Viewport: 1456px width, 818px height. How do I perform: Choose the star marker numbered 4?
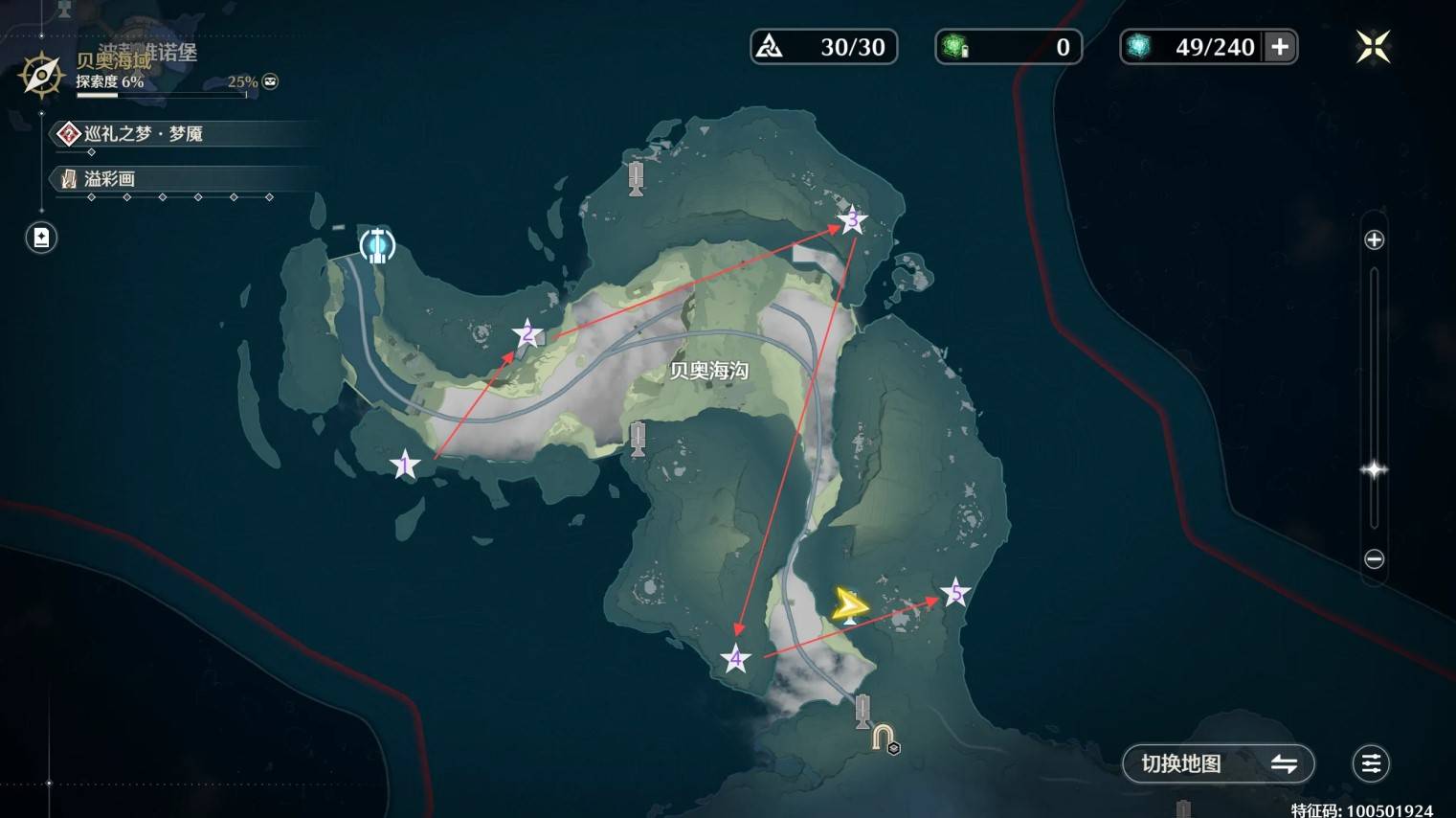pos(735,659)
